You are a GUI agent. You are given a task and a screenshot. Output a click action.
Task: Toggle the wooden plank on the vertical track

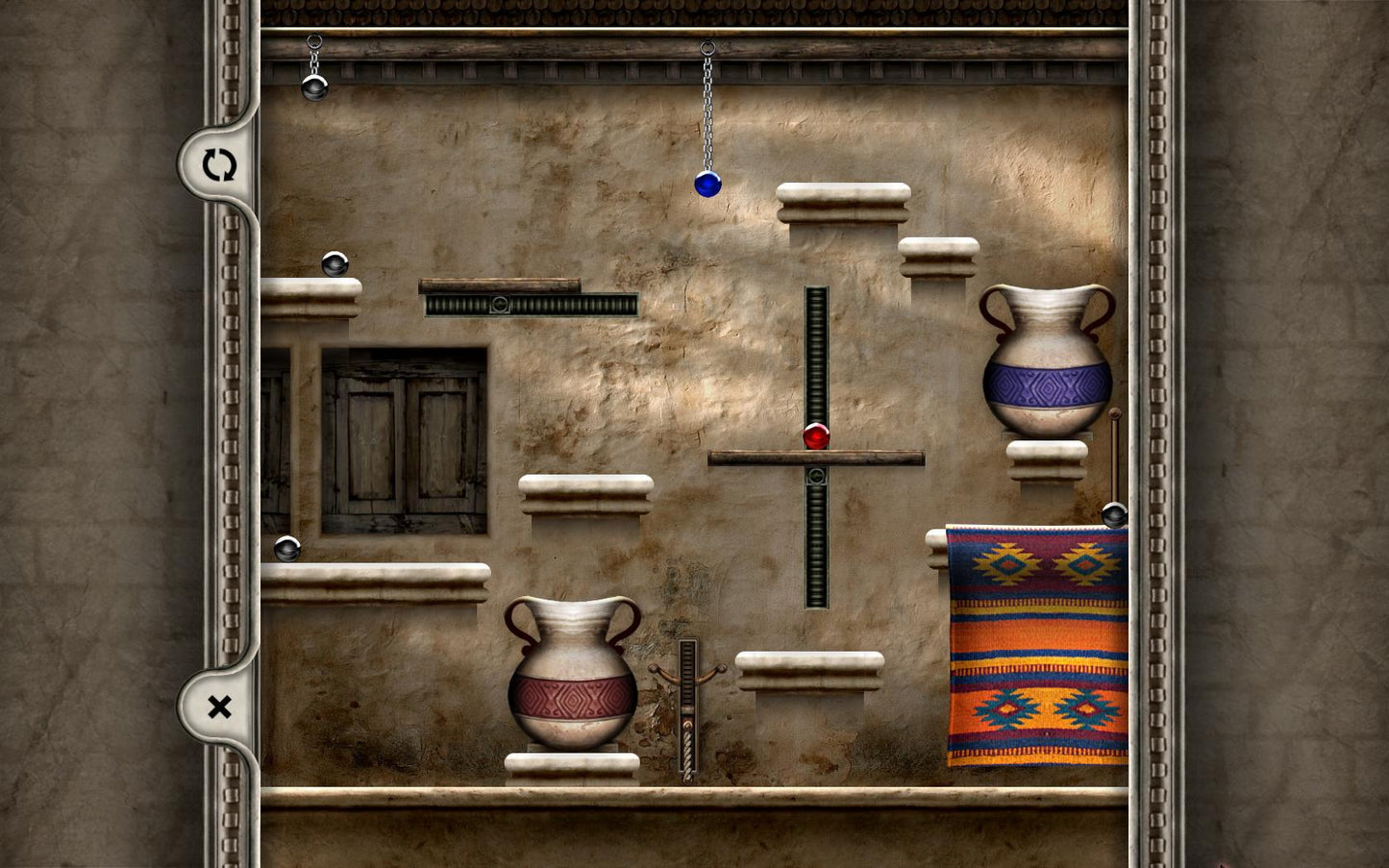(x=816, y=459)
